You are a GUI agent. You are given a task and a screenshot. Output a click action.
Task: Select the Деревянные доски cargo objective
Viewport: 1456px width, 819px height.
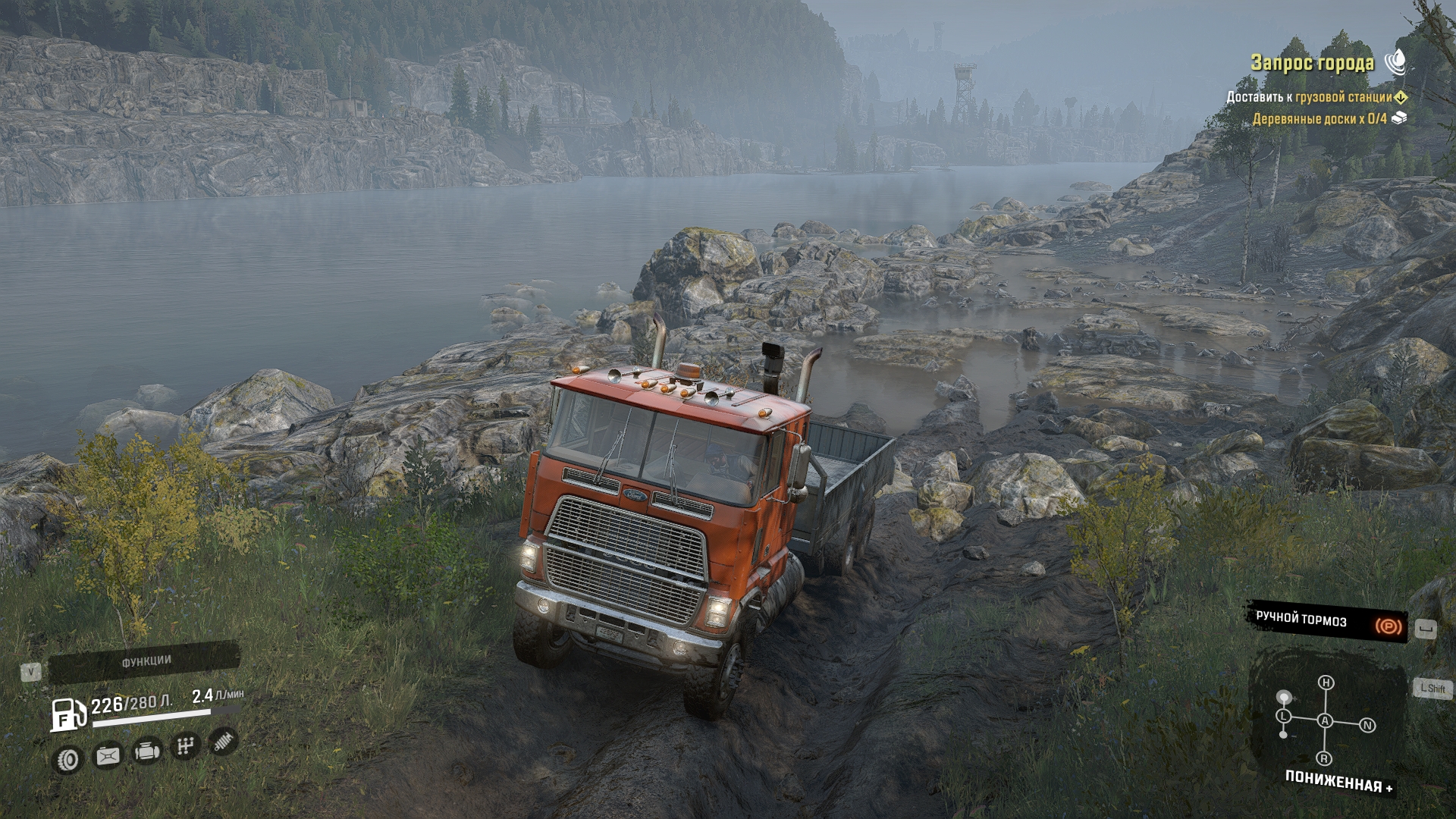coord(1319,118)
